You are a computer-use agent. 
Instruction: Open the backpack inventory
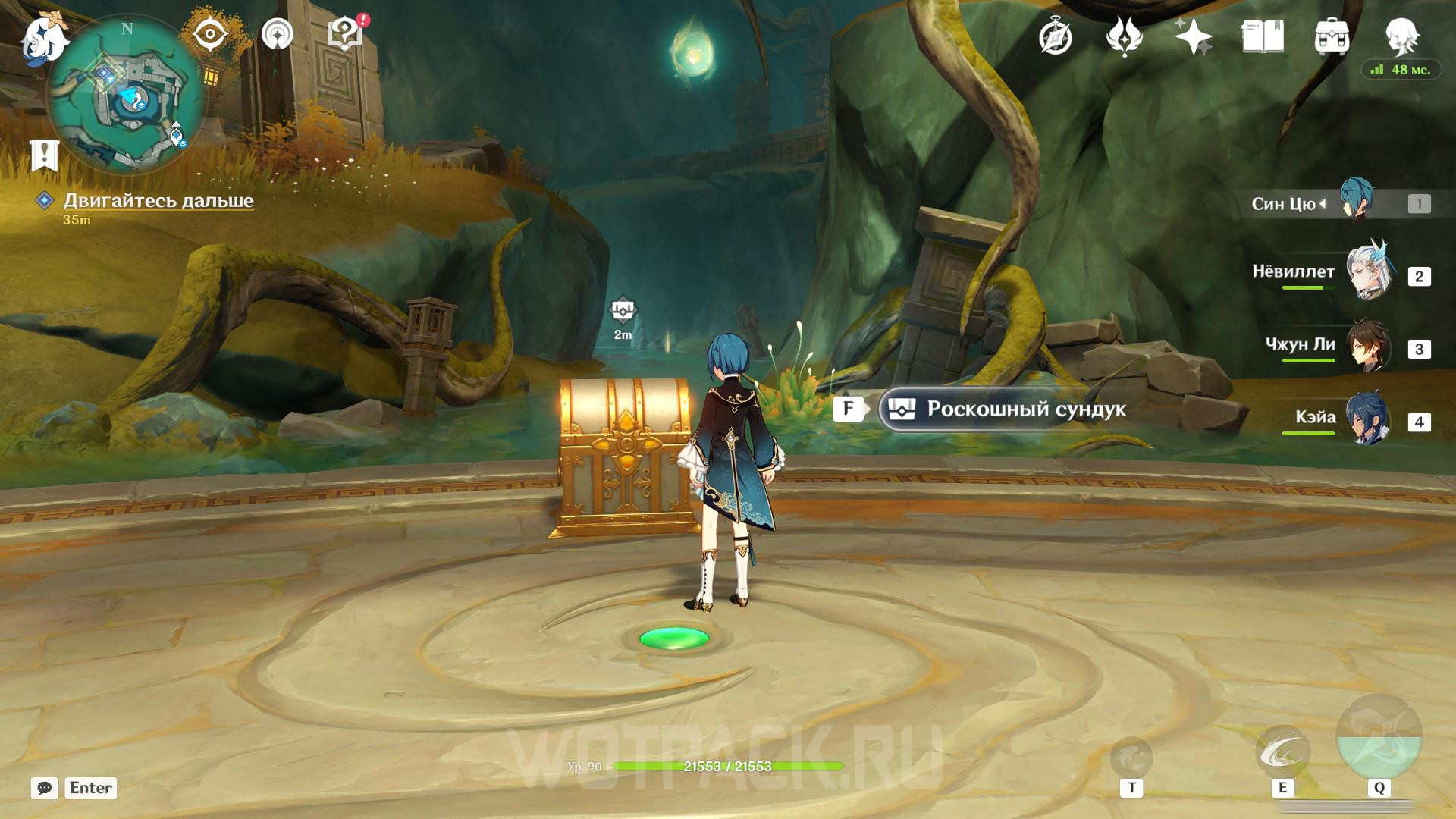1332,36
